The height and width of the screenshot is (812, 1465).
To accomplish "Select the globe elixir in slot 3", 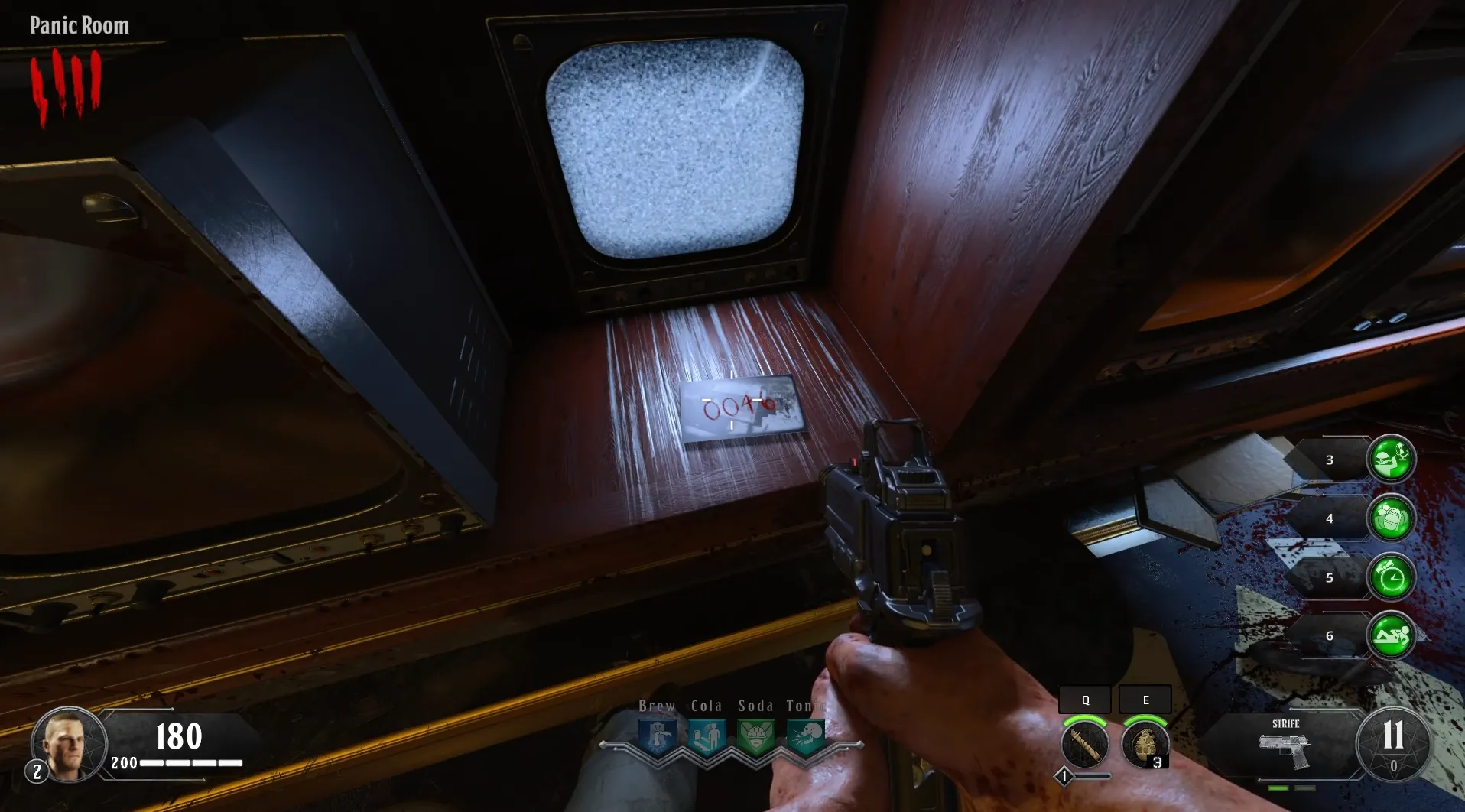I will 1391,460.
